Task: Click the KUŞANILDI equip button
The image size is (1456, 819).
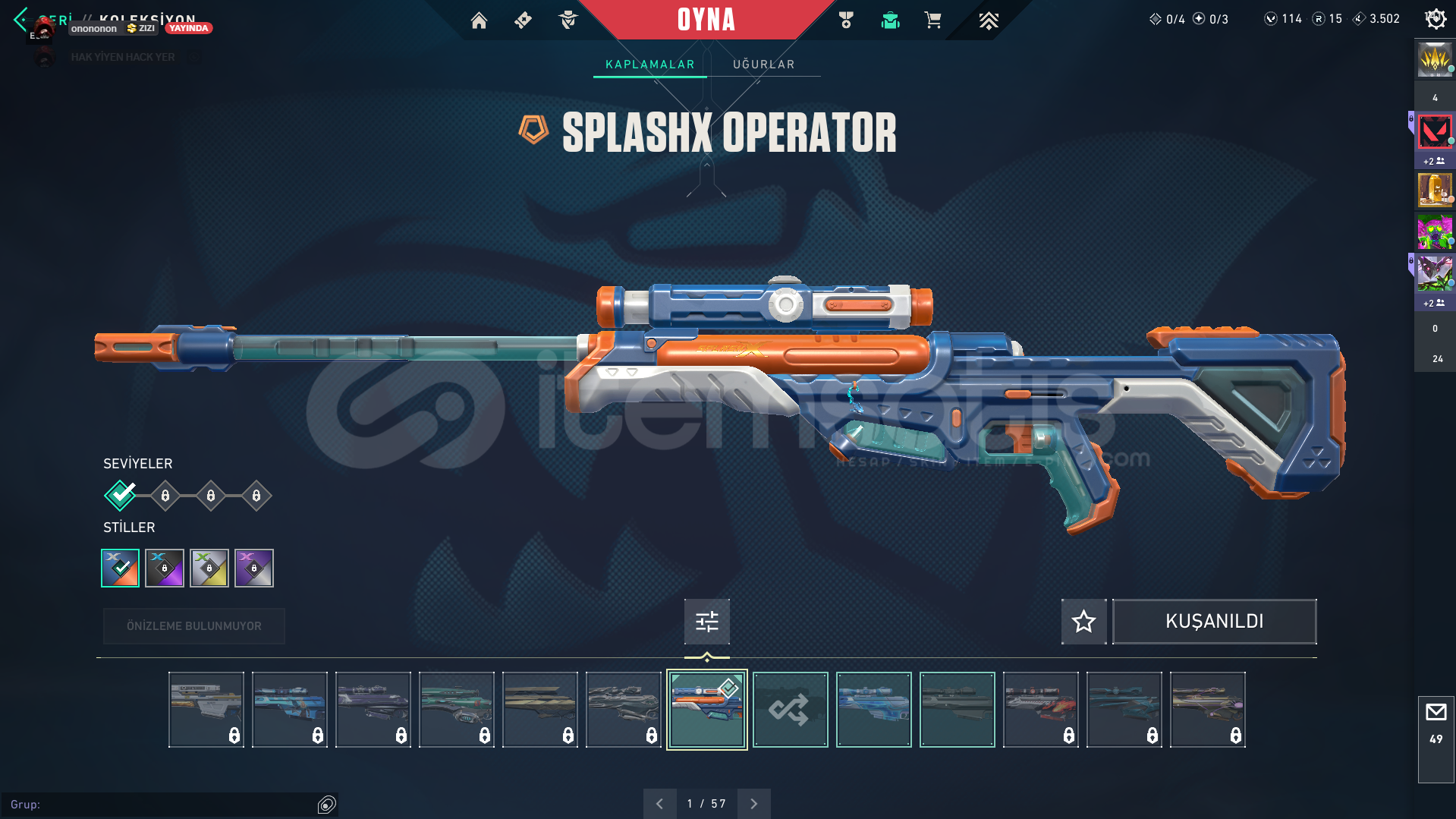Action: 1214,622
